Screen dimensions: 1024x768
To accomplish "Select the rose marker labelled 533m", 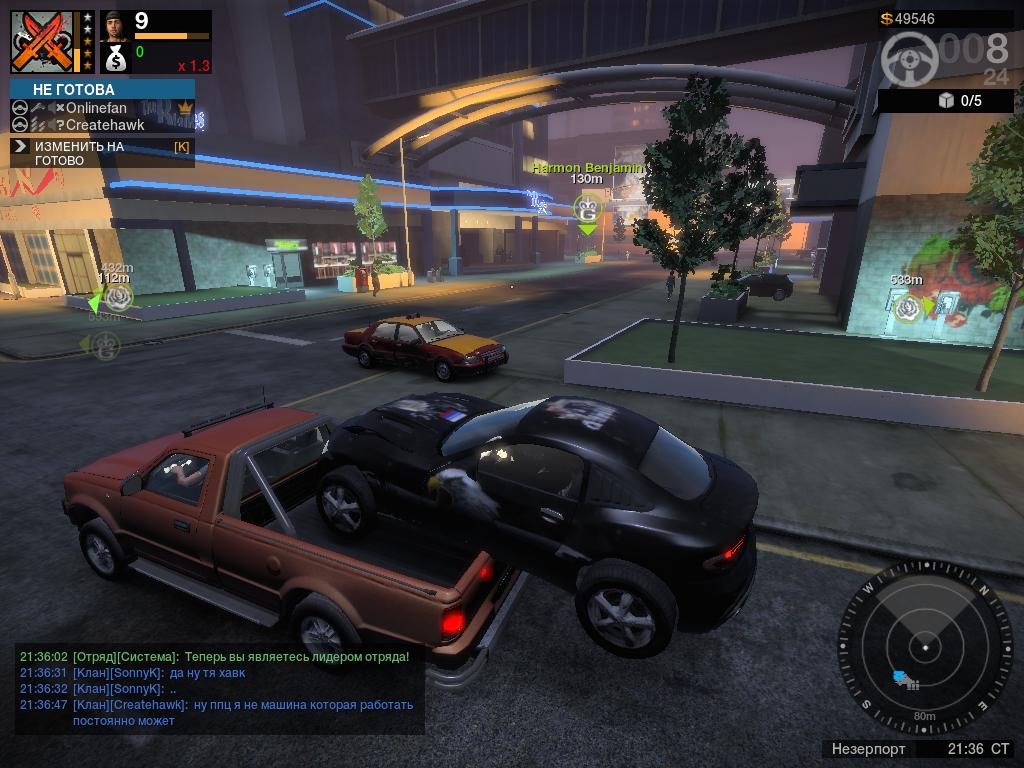I will 907,306.
